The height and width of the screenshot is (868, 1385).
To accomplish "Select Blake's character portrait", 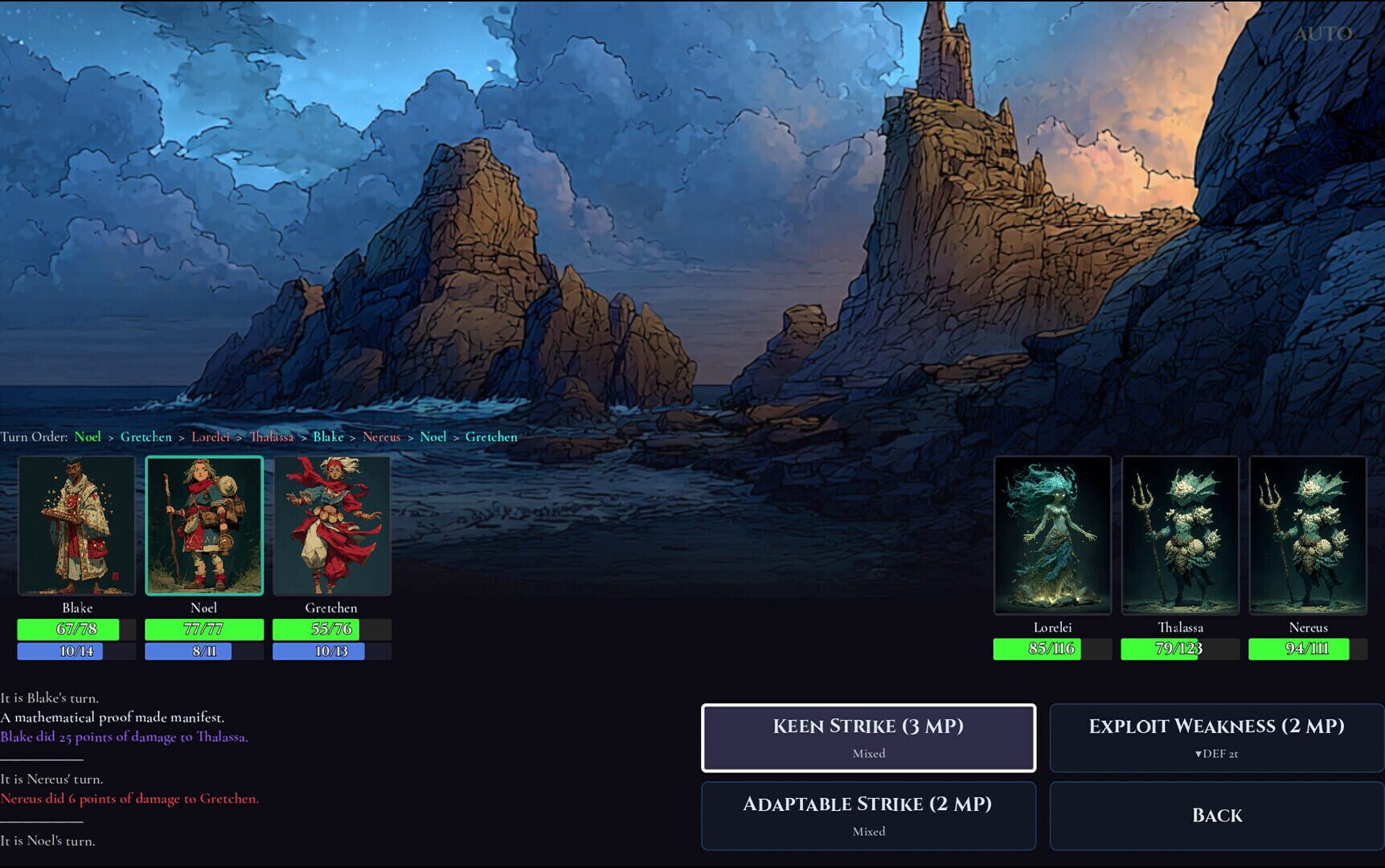I will [77, 525].
